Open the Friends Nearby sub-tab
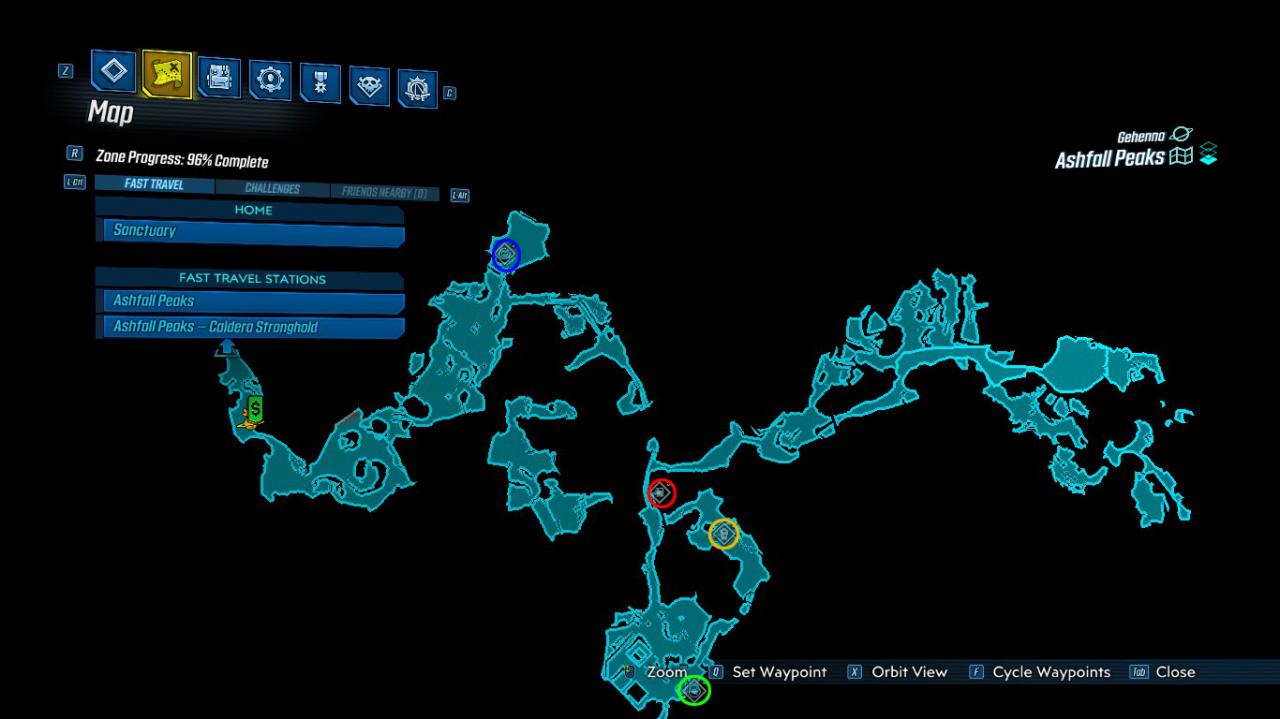 (x=385, y=193)
